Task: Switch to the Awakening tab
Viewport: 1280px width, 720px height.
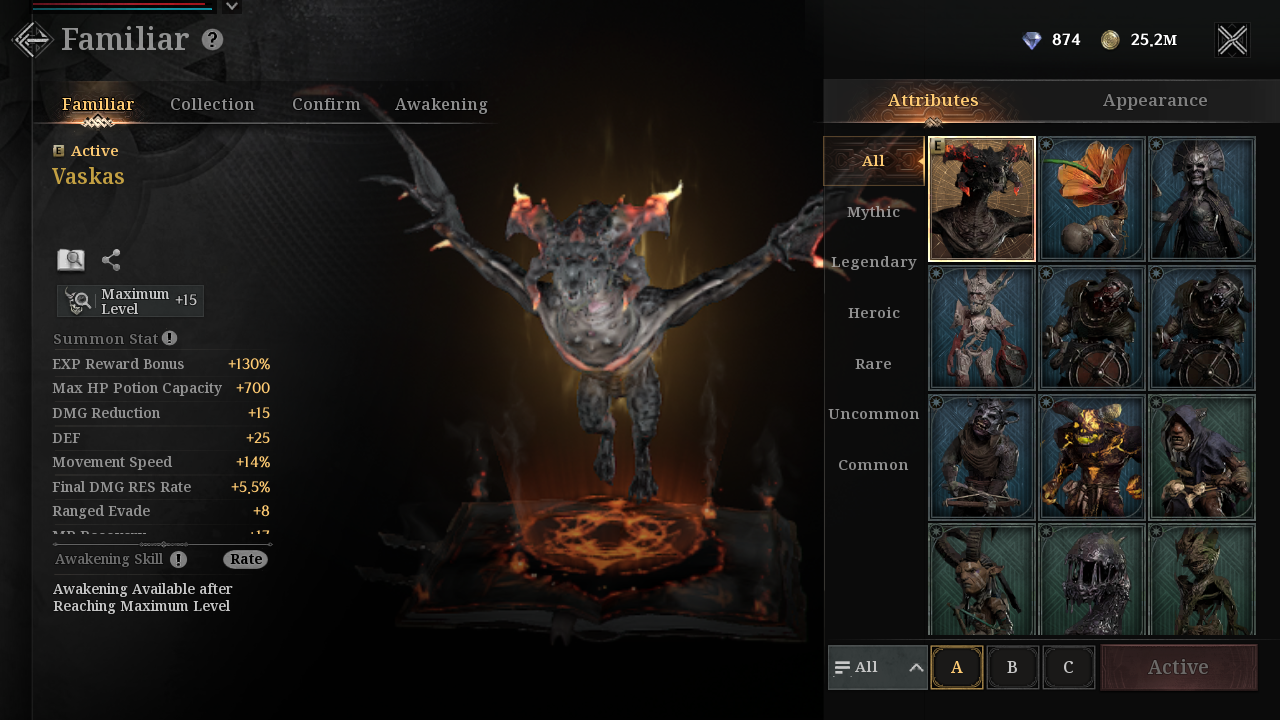Action: [x=441, y=104]
